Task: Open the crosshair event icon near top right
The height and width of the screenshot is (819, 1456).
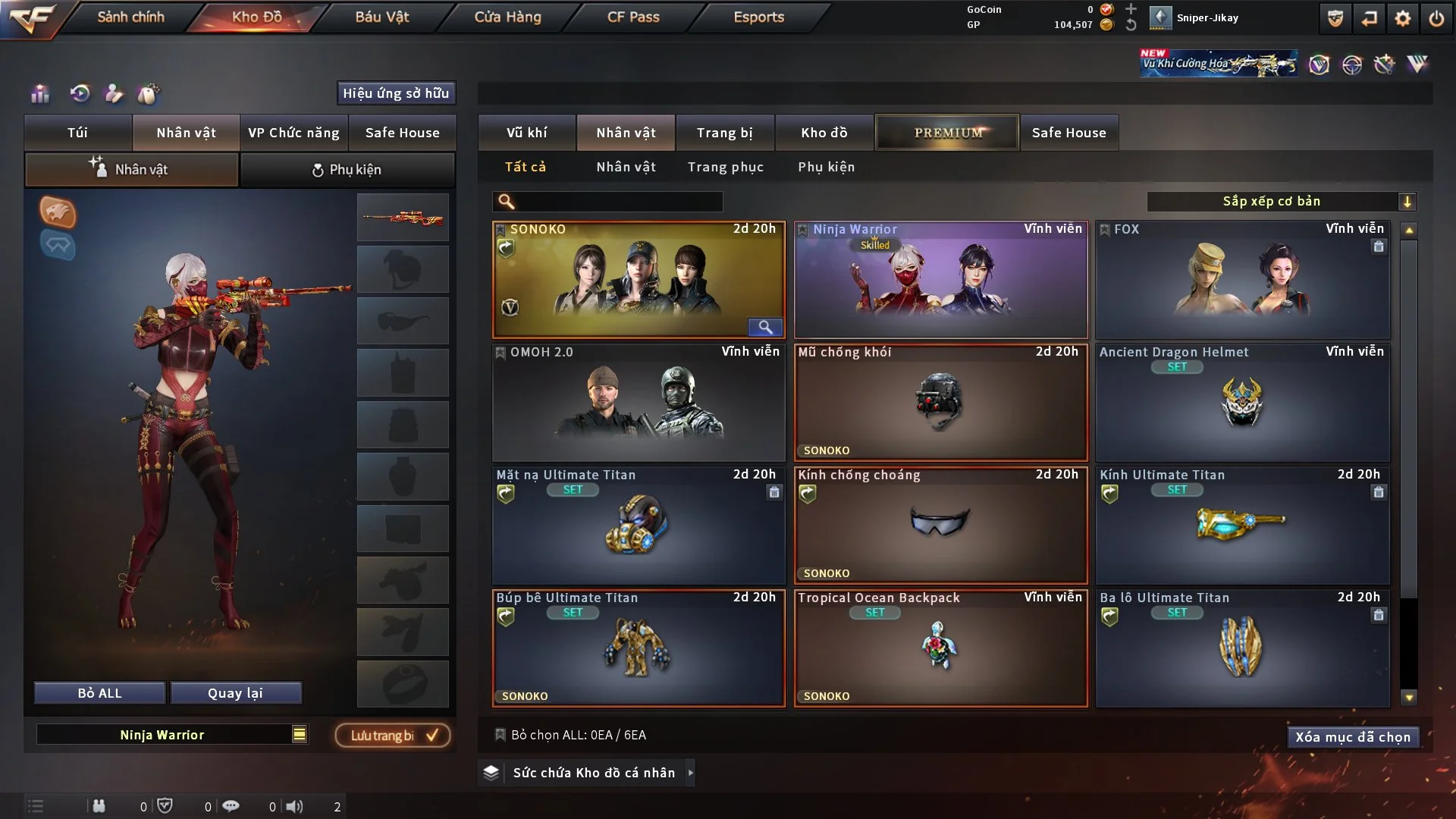Action: (1352, 64)
